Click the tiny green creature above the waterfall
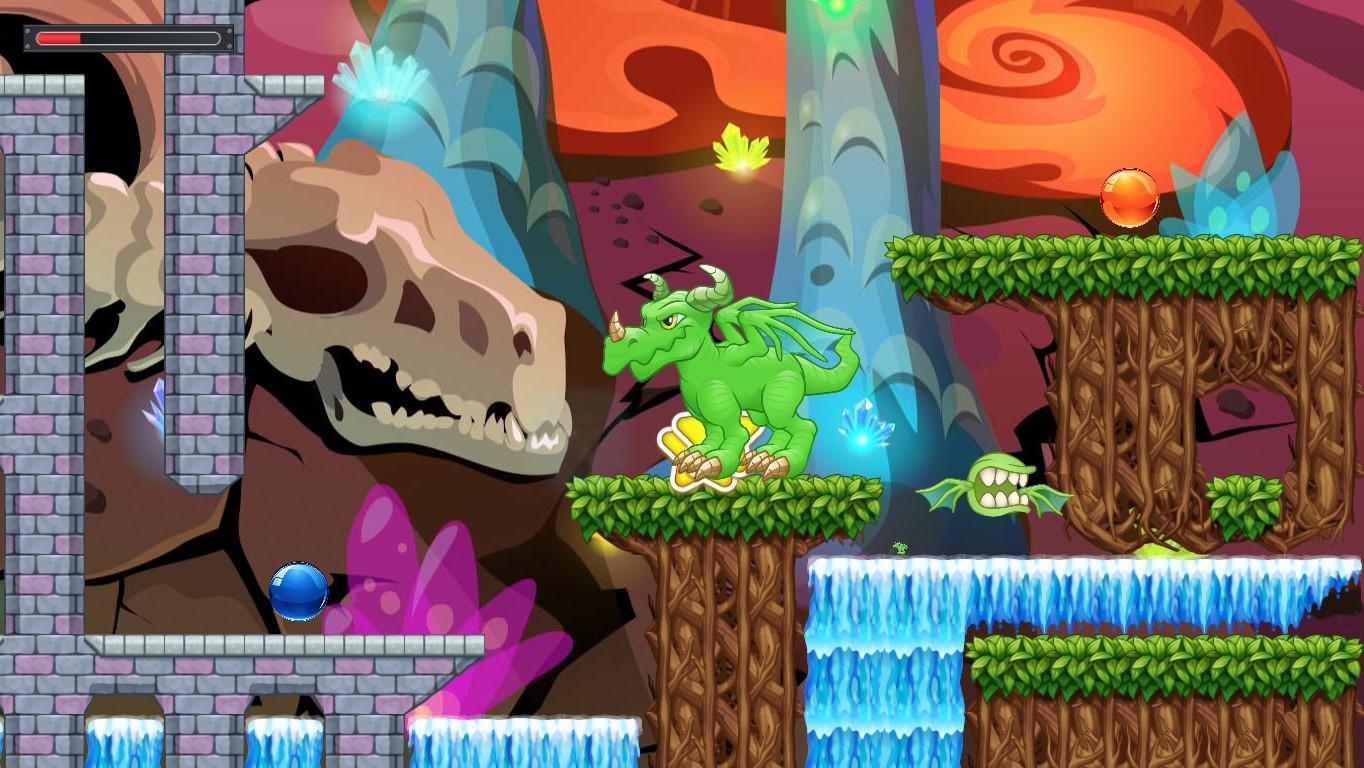1364x768 pixels. click(x=901, y=546)
